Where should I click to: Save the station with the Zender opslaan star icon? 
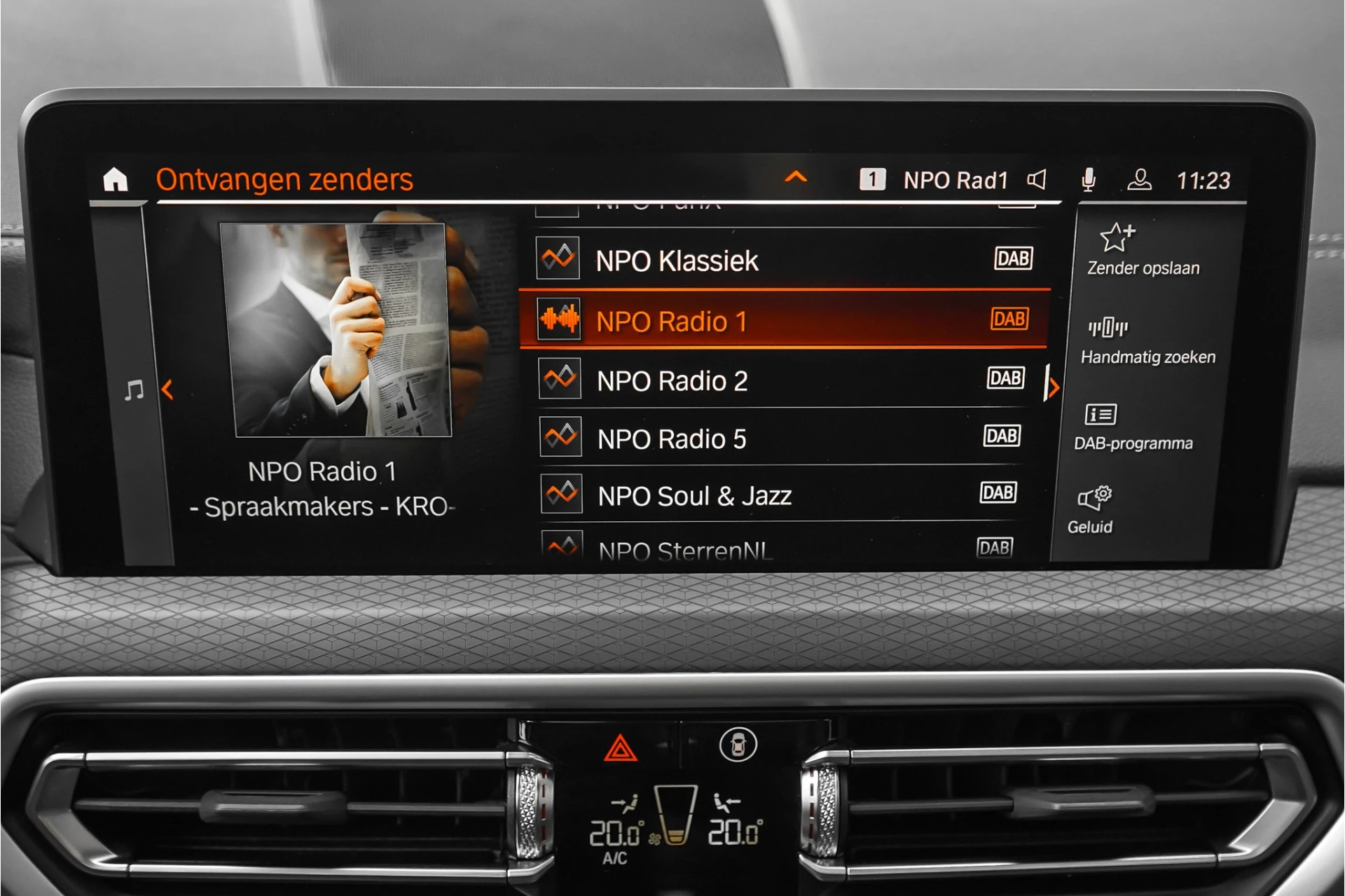[x=1117, y=238]
